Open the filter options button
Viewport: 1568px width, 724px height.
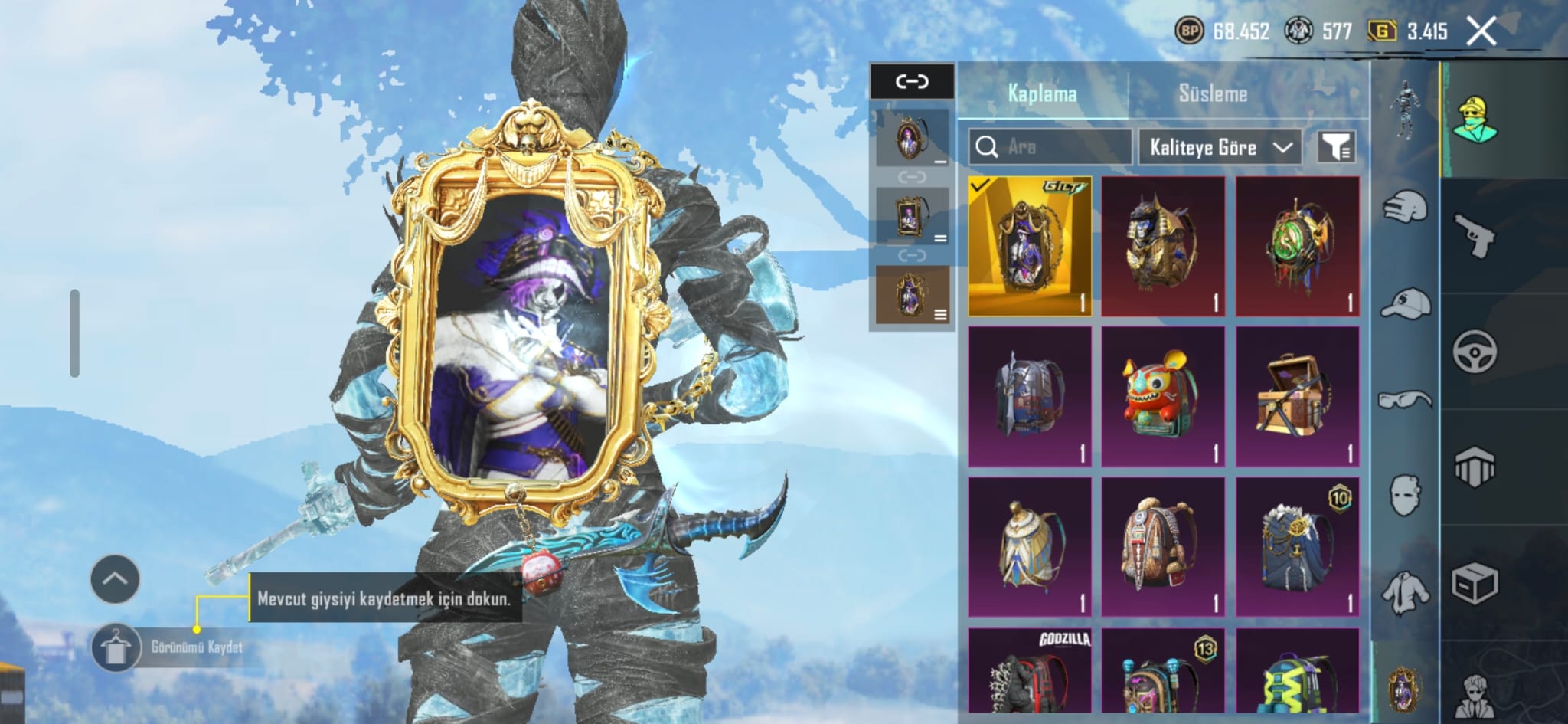(1336, 147)
